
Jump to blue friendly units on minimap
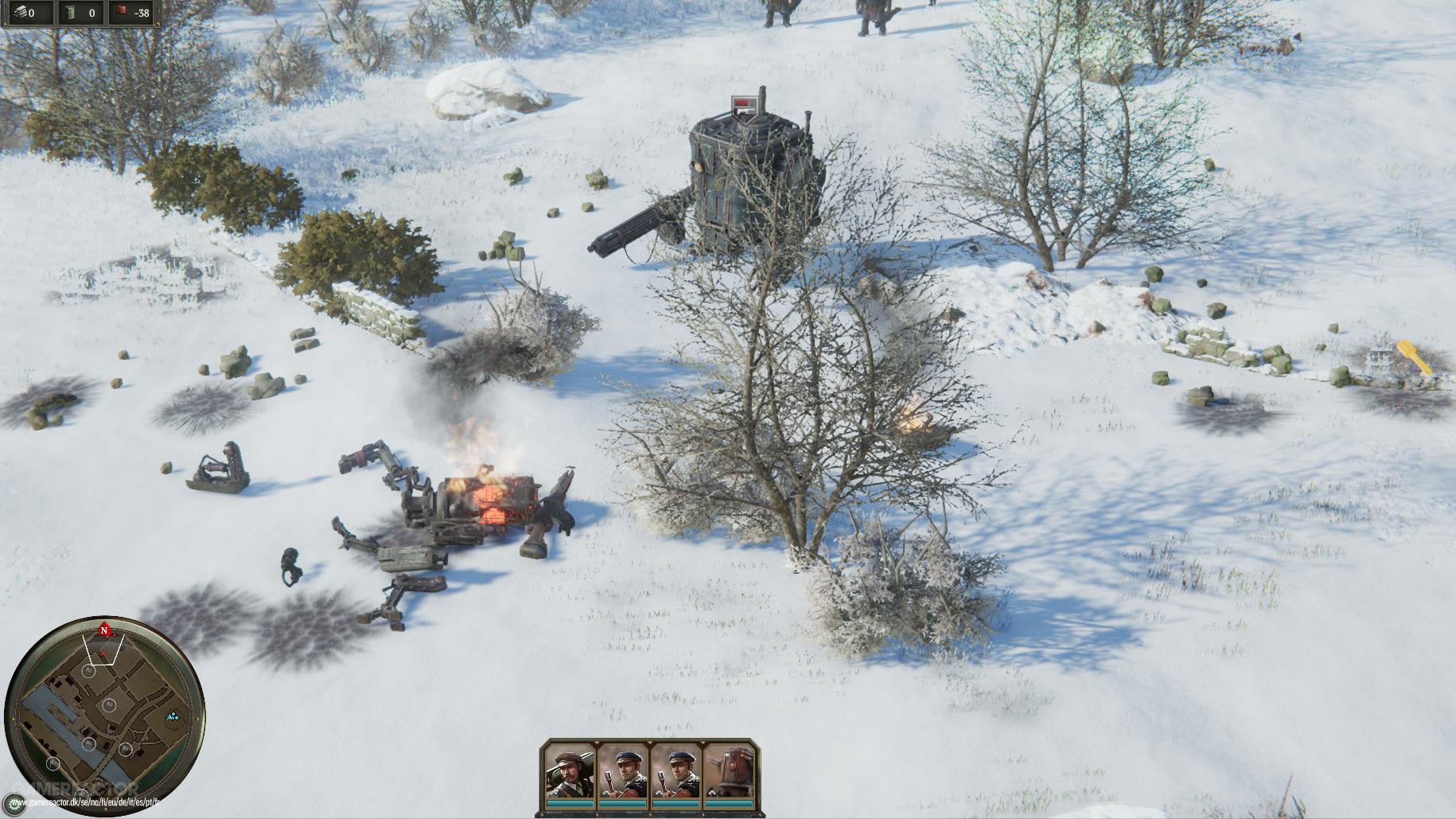coord(173,717)
